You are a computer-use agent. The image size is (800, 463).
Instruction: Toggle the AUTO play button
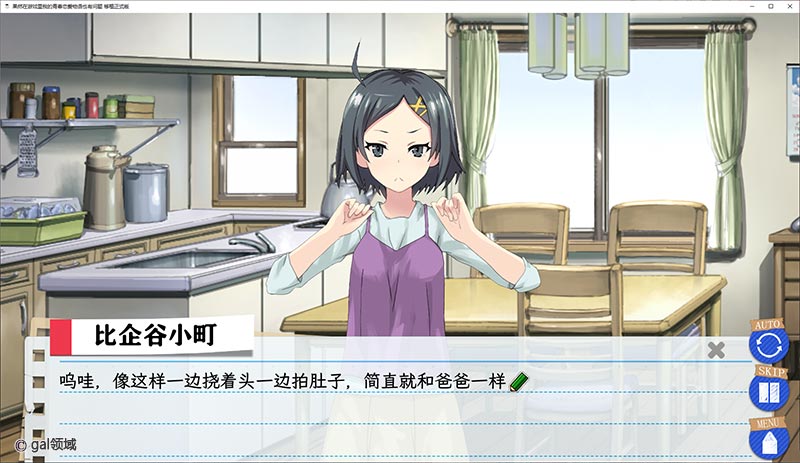coord(769,346)
